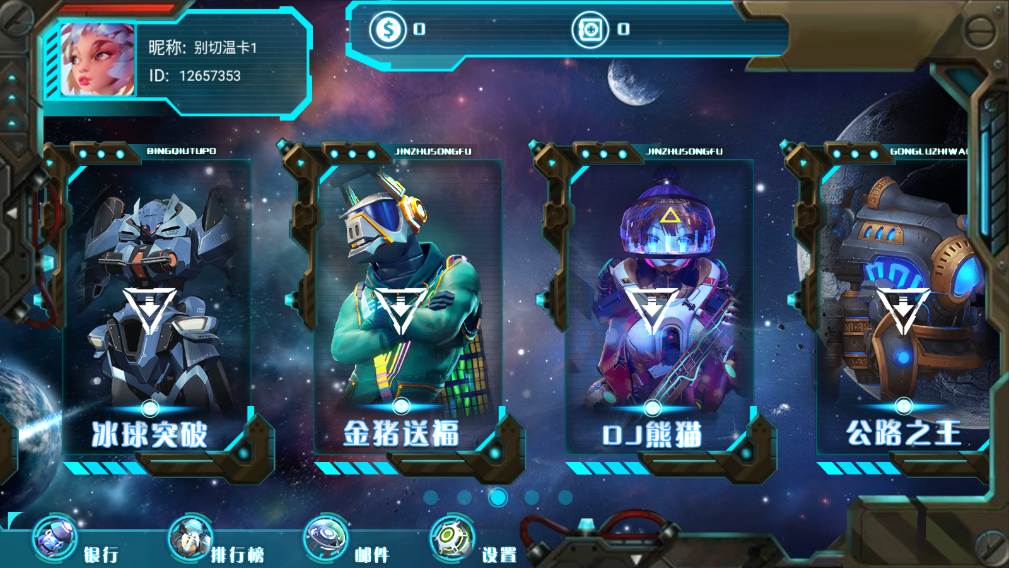Tap the dollar coin currency icon

pyautogui.click(x=387, y=29)
